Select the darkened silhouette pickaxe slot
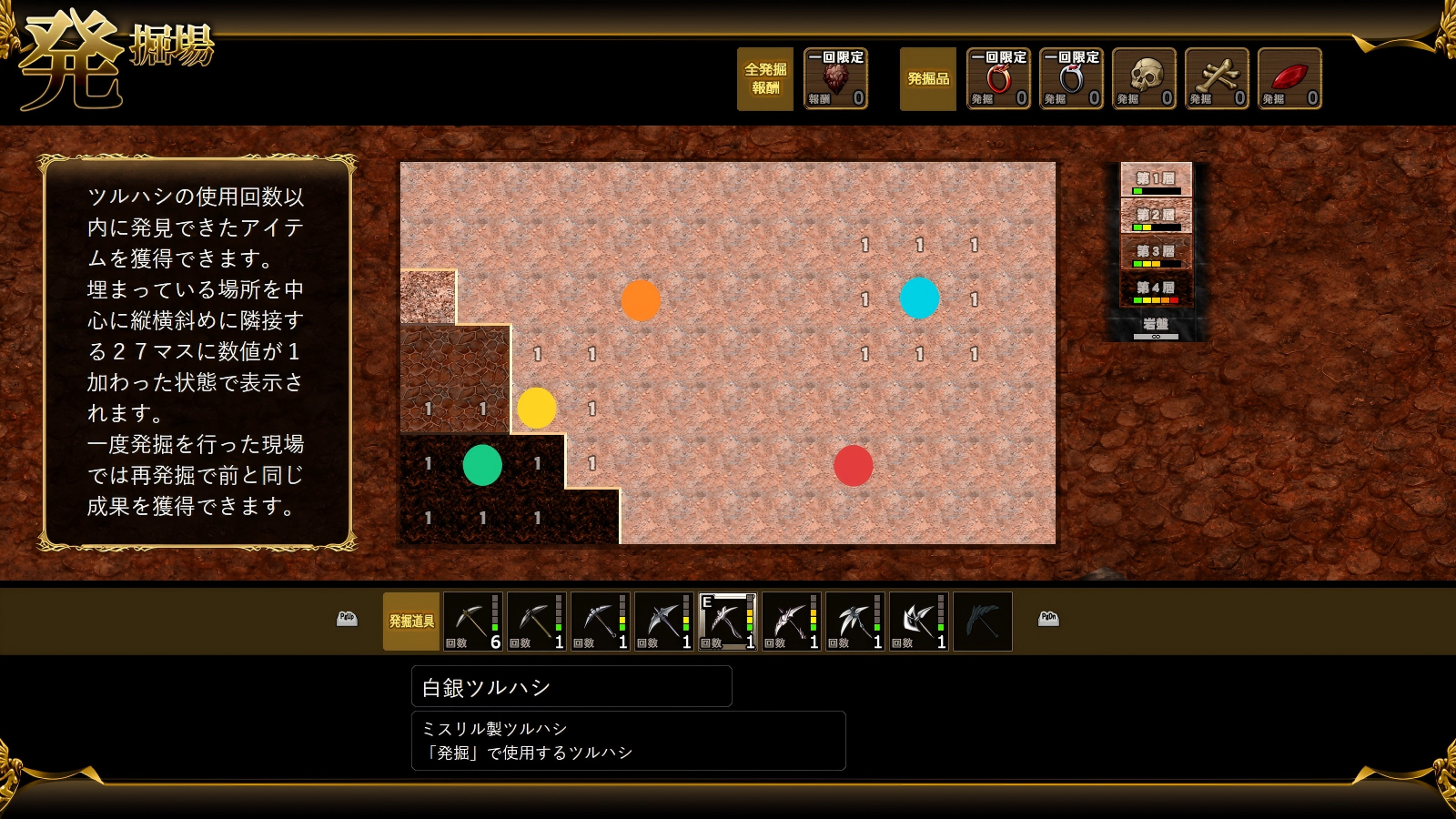Screen dimensions: 1456x819 [x=982, y=622]
